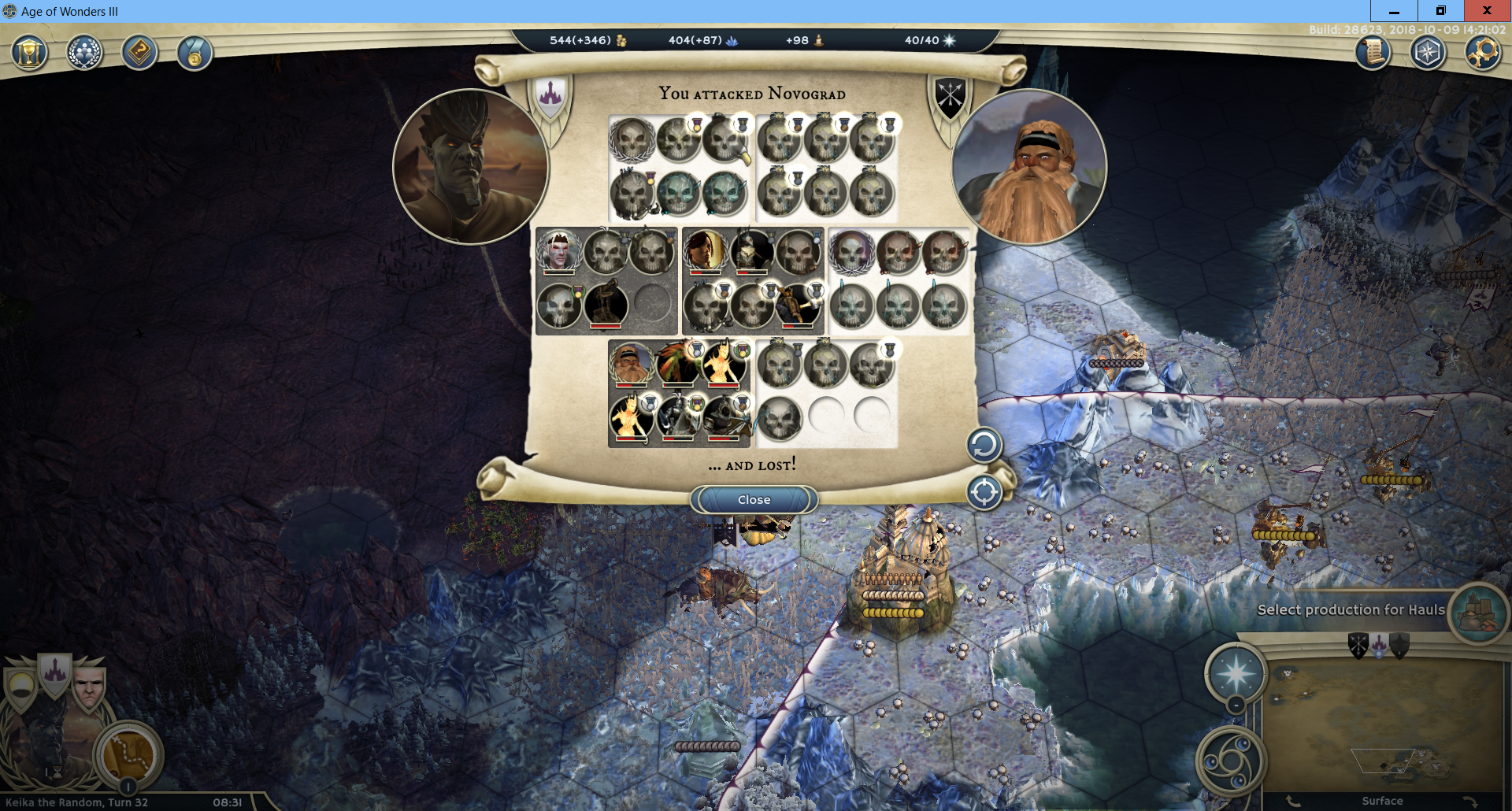The width and height of the screenshot is (1512, 811).
Task: Open the laurel wreath people icon
Action: point(84,54)
